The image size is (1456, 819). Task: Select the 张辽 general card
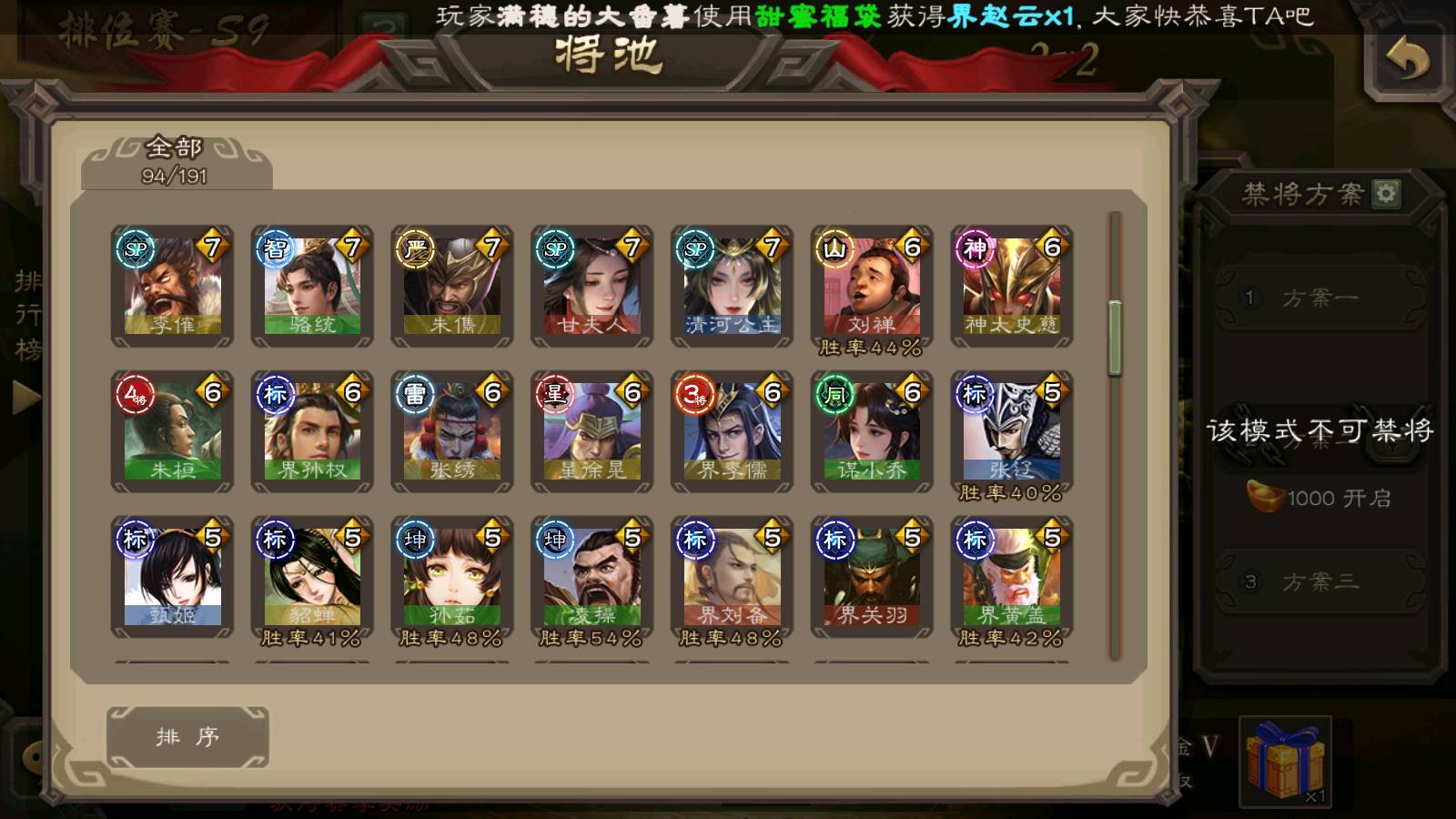click(x=1012, y=431)
